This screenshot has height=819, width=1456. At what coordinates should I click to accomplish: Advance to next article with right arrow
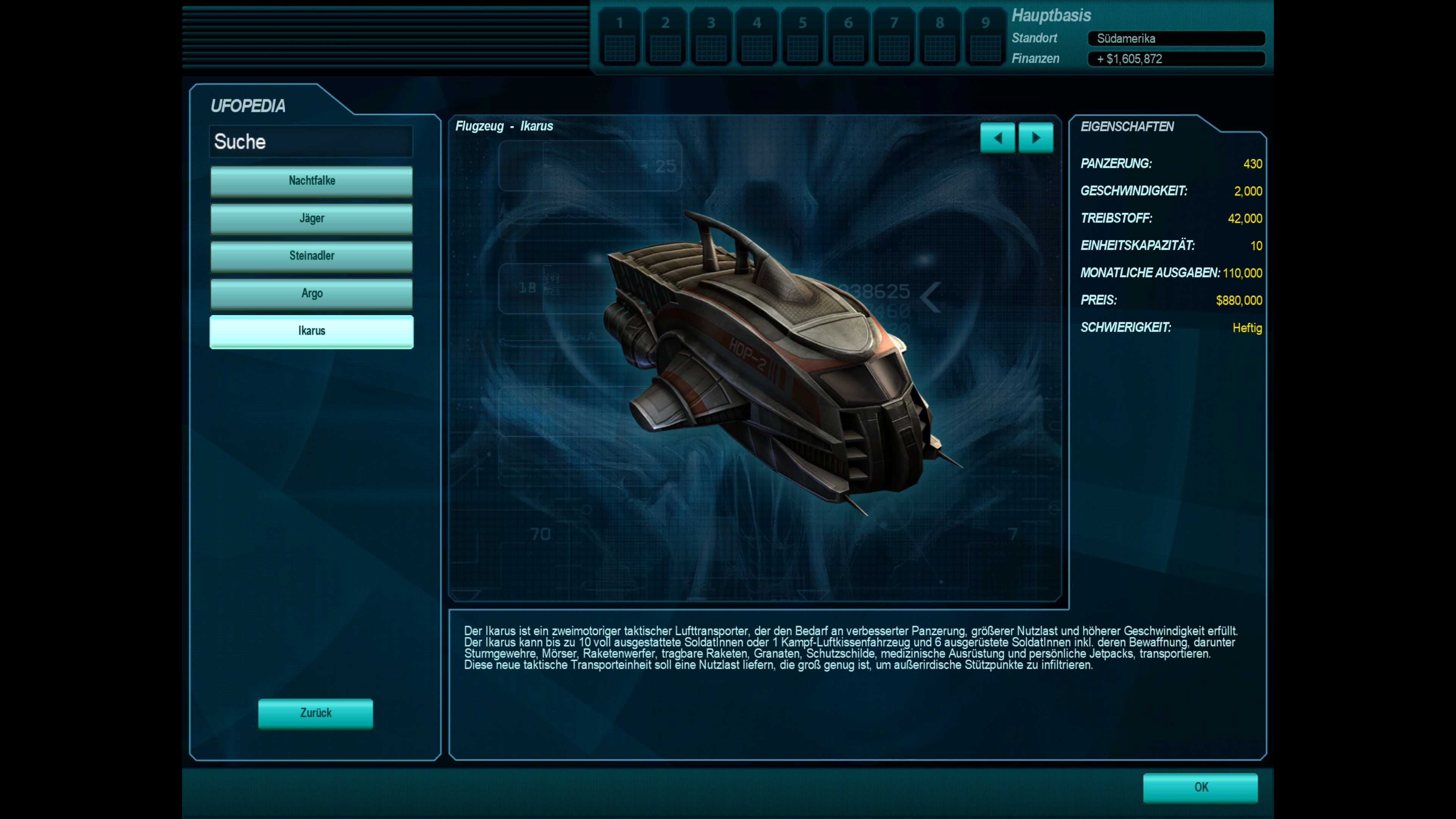point(1036,138)
